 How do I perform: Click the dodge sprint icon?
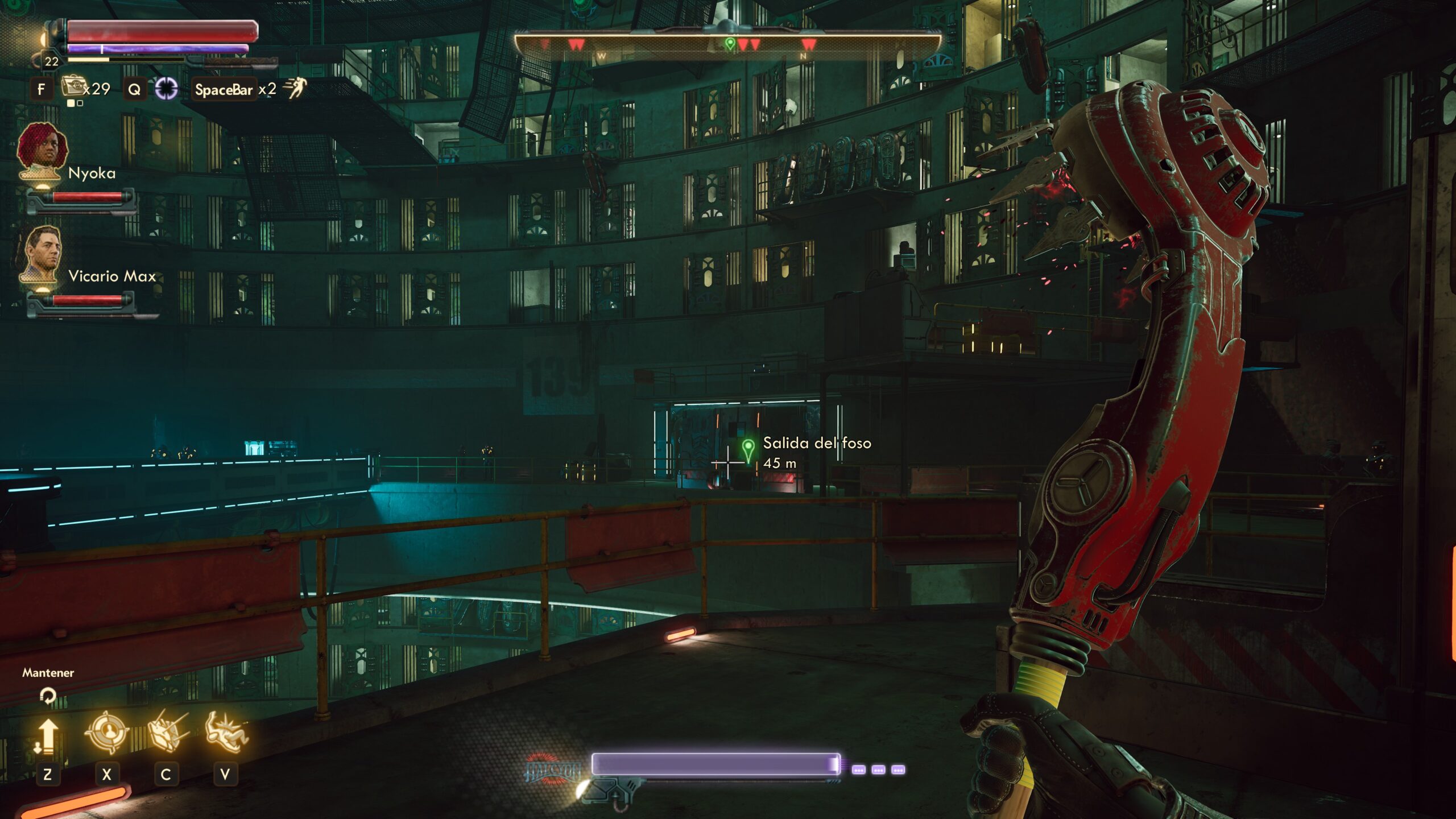point(295,88)
